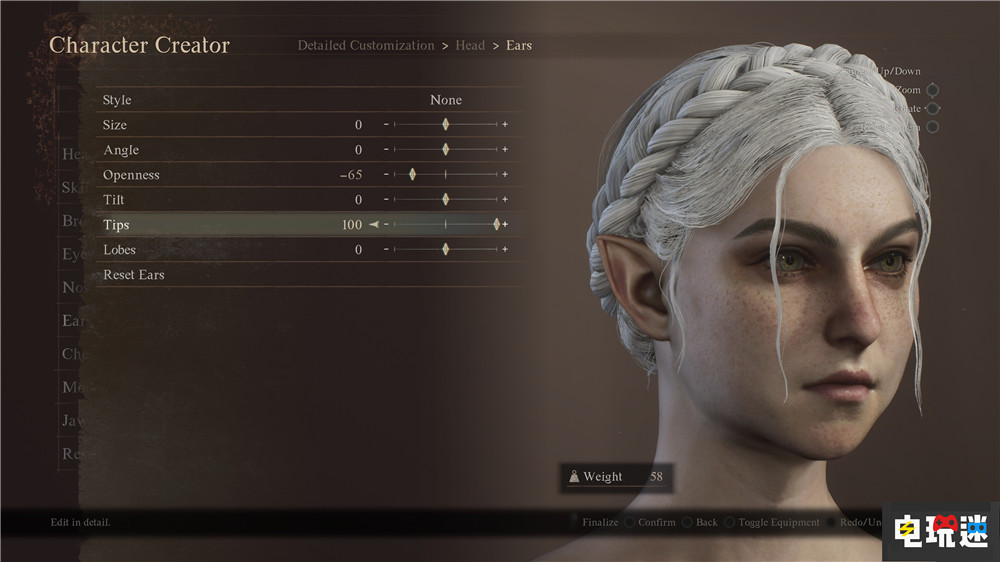
Task: Increase Openness with its plus button
Action: click(505, 175)
